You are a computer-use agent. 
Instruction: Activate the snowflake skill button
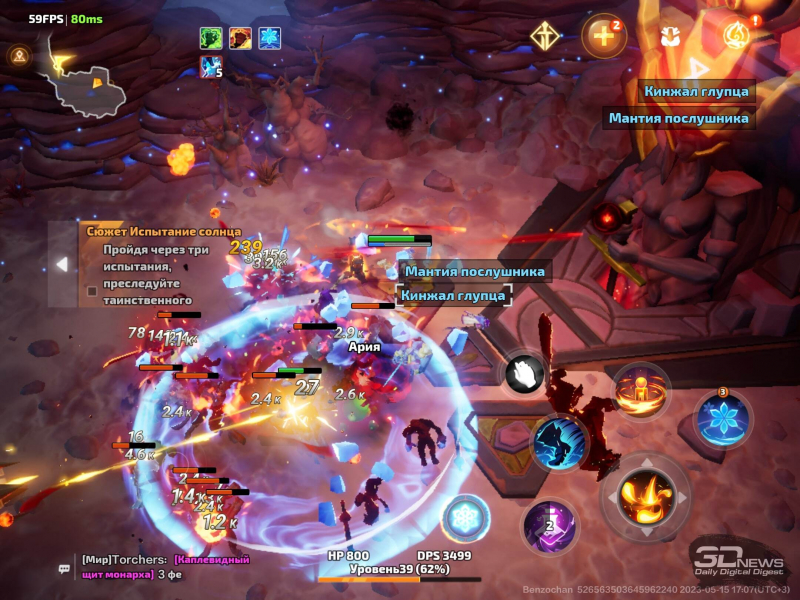coord(465,518)
